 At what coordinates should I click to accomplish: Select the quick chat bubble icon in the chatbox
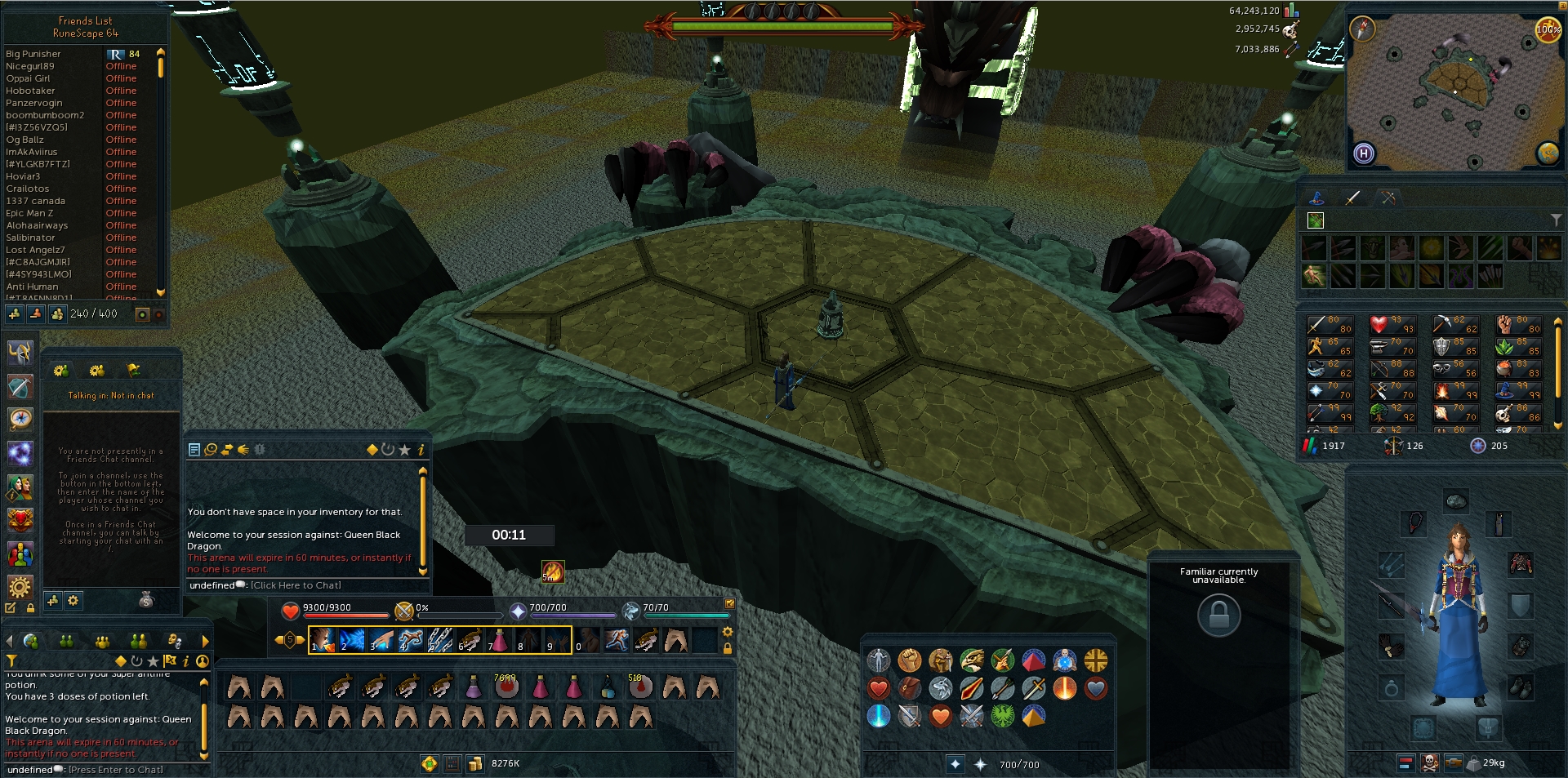point(210,450)
